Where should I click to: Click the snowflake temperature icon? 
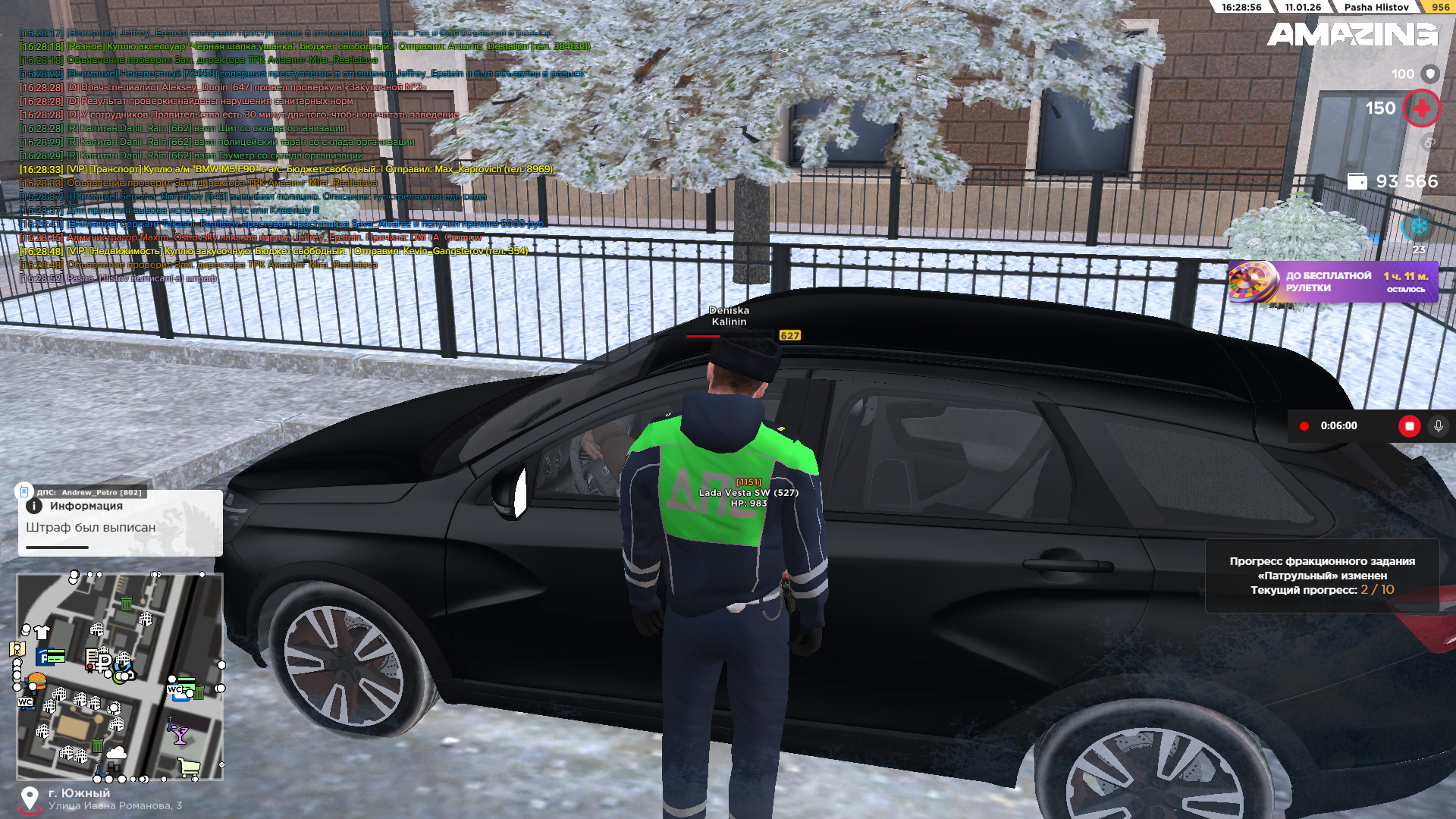pyautogui.click(x=1419, y=226)
